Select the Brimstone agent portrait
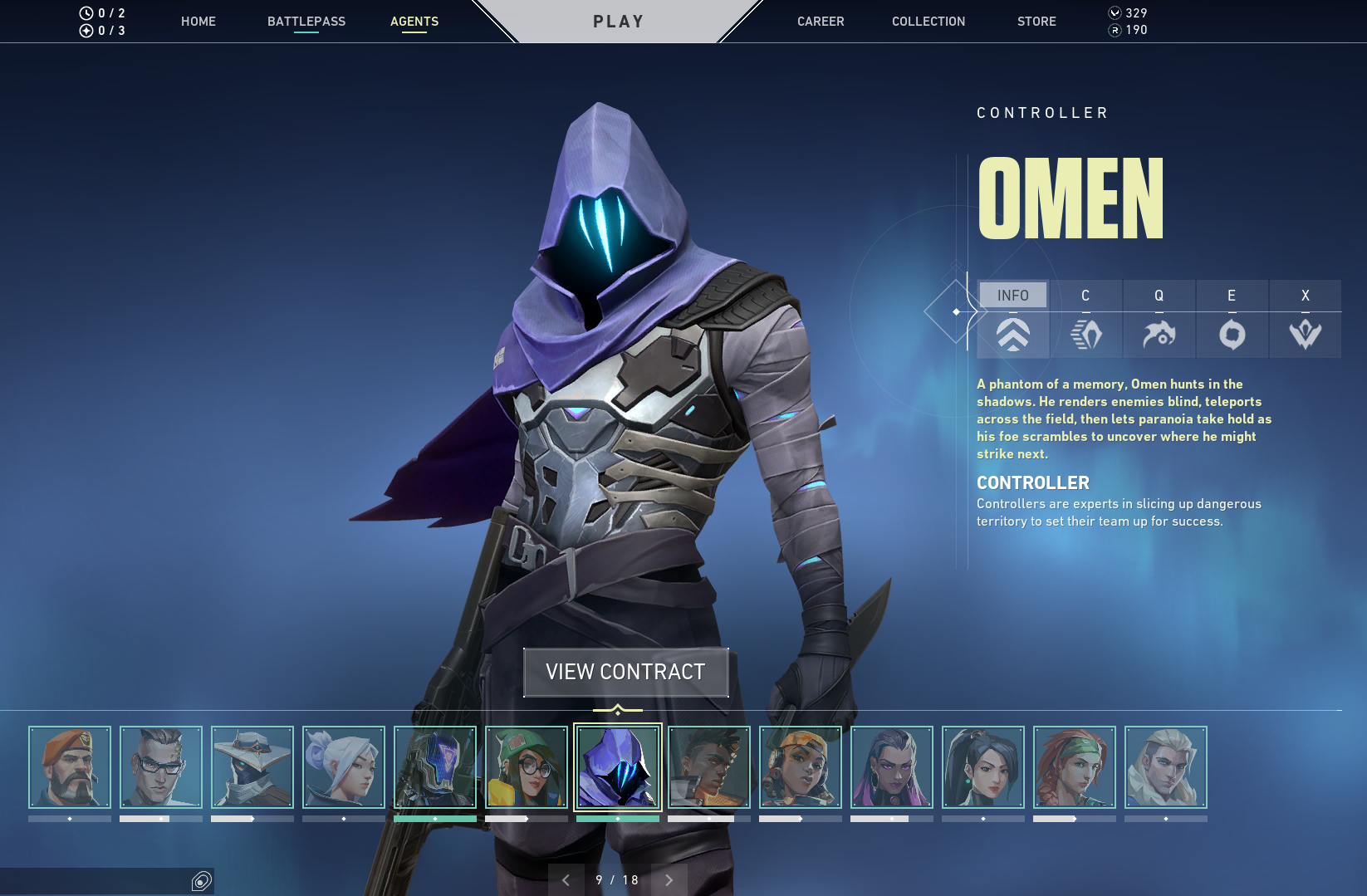Screen dimensions: 1367x896 coord(70,767)
